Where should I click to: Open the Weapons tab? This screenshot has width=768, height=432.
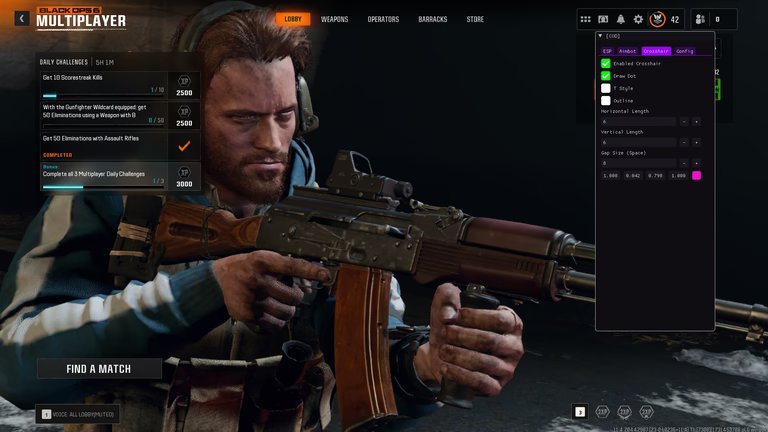click(335, 19)
